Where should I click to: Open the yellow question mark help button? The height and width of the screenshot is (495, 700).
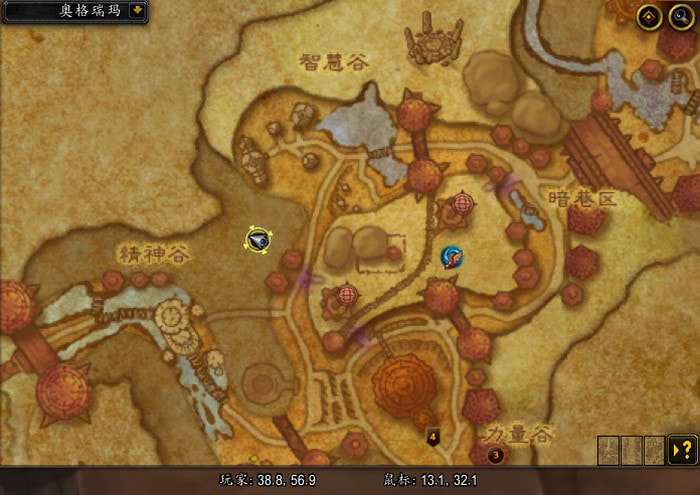(x=682, y=449)
